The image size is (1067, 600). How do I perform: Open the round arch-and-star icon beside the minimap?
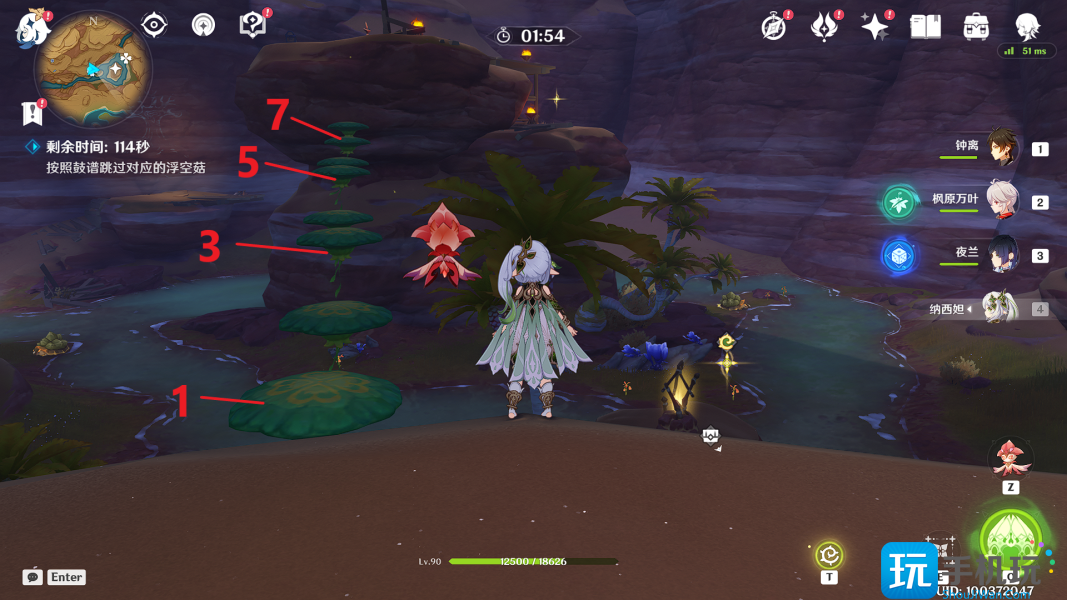point(203,25)
